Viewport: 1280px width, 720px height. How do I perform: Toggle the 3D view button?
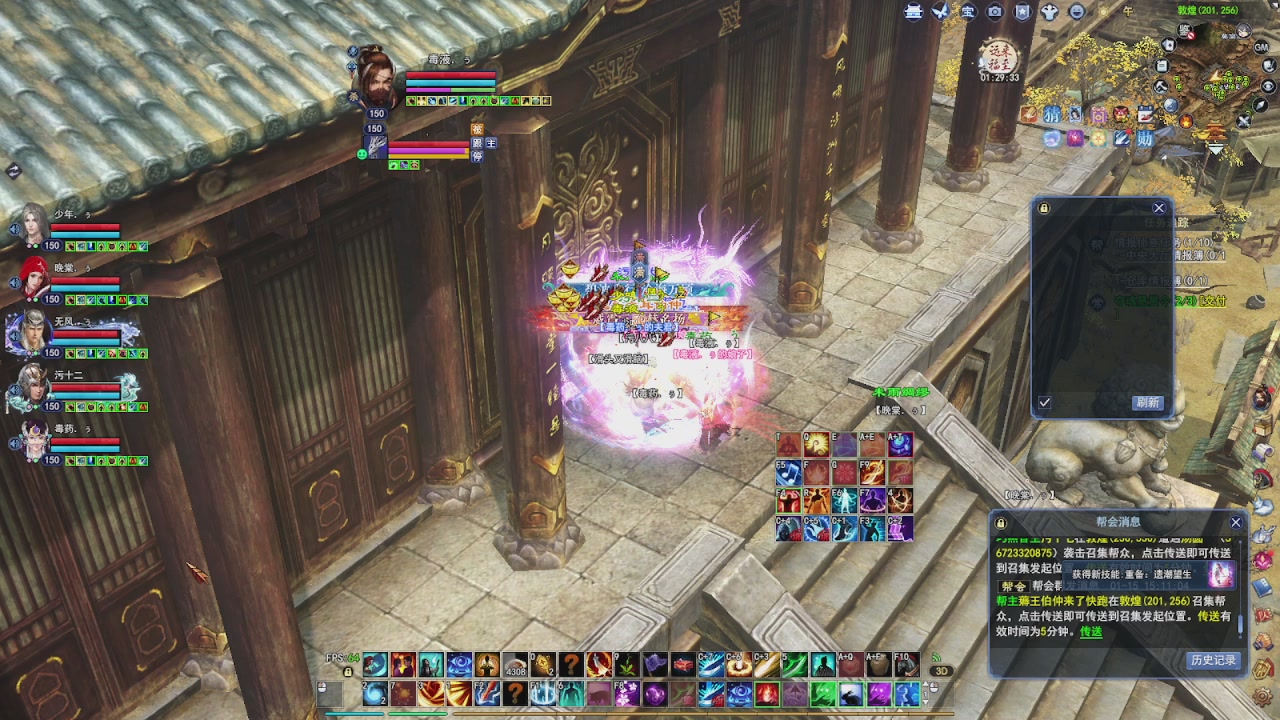[x=941, y=671]
